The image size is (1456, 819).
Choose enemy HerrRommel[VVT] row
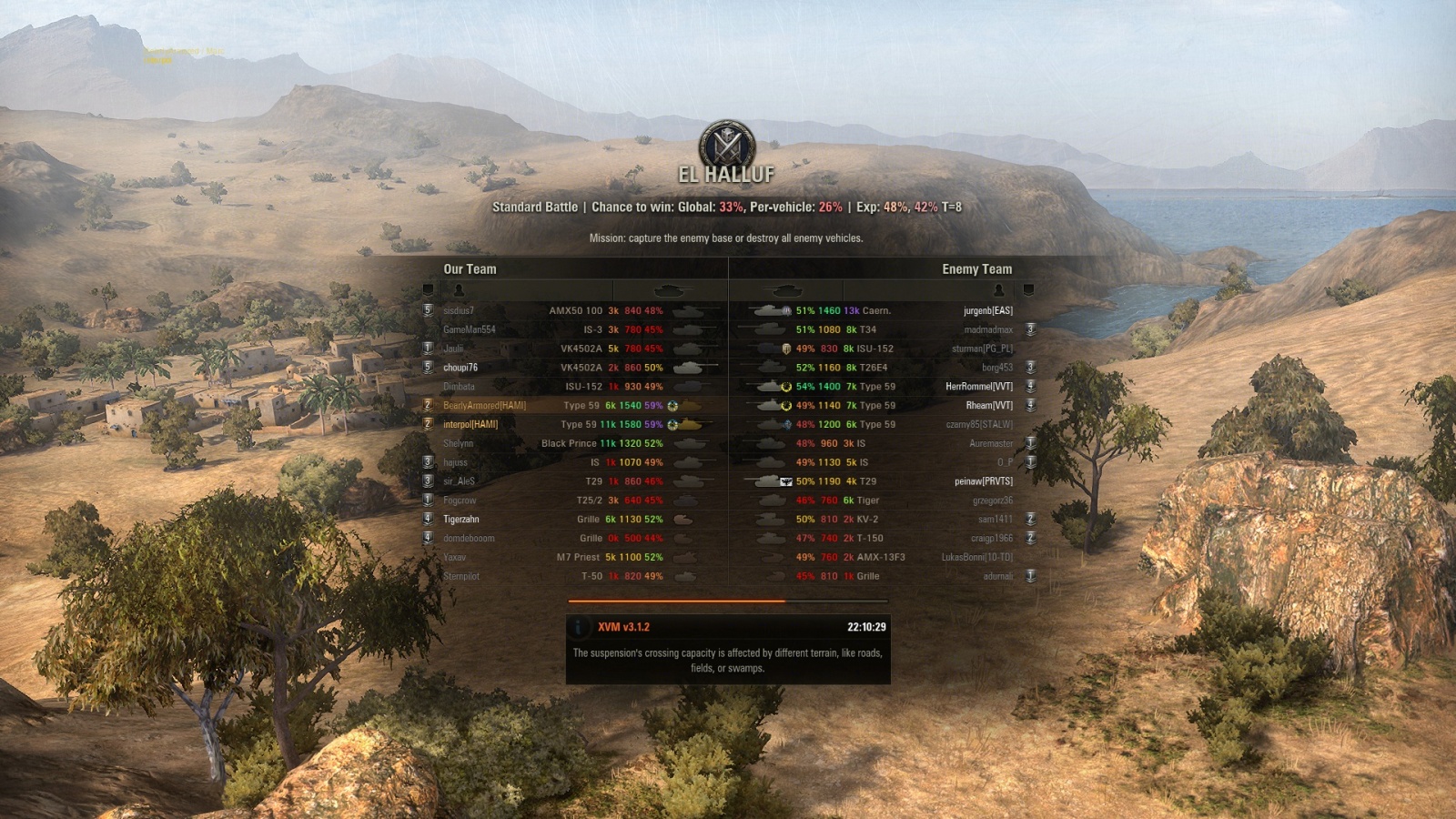pyautogui.click(x=978, y=387)
